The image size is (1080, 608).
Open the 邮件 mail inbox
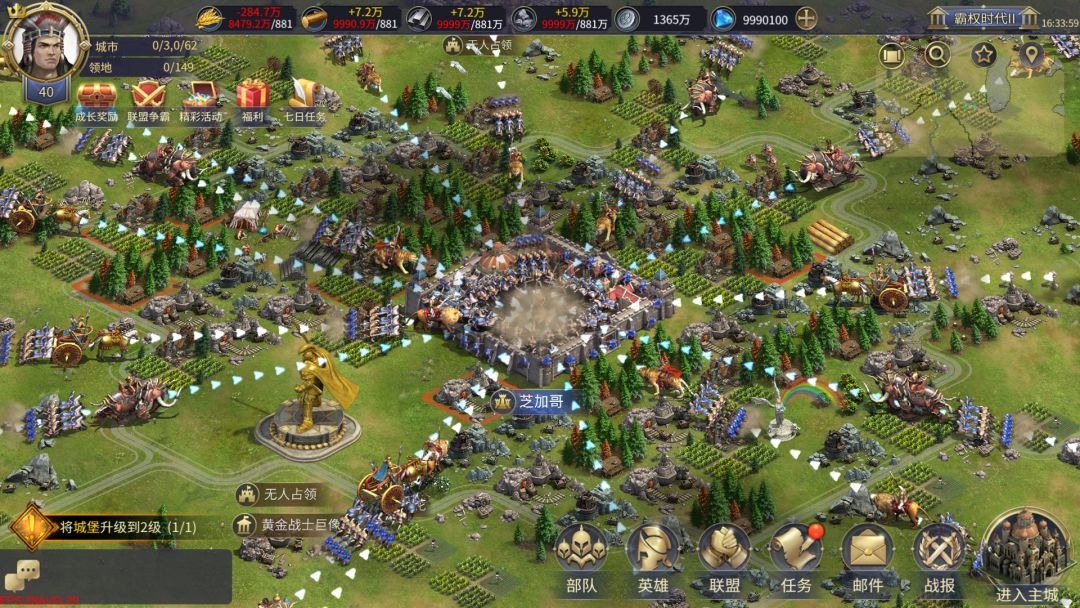coord(867,558)
